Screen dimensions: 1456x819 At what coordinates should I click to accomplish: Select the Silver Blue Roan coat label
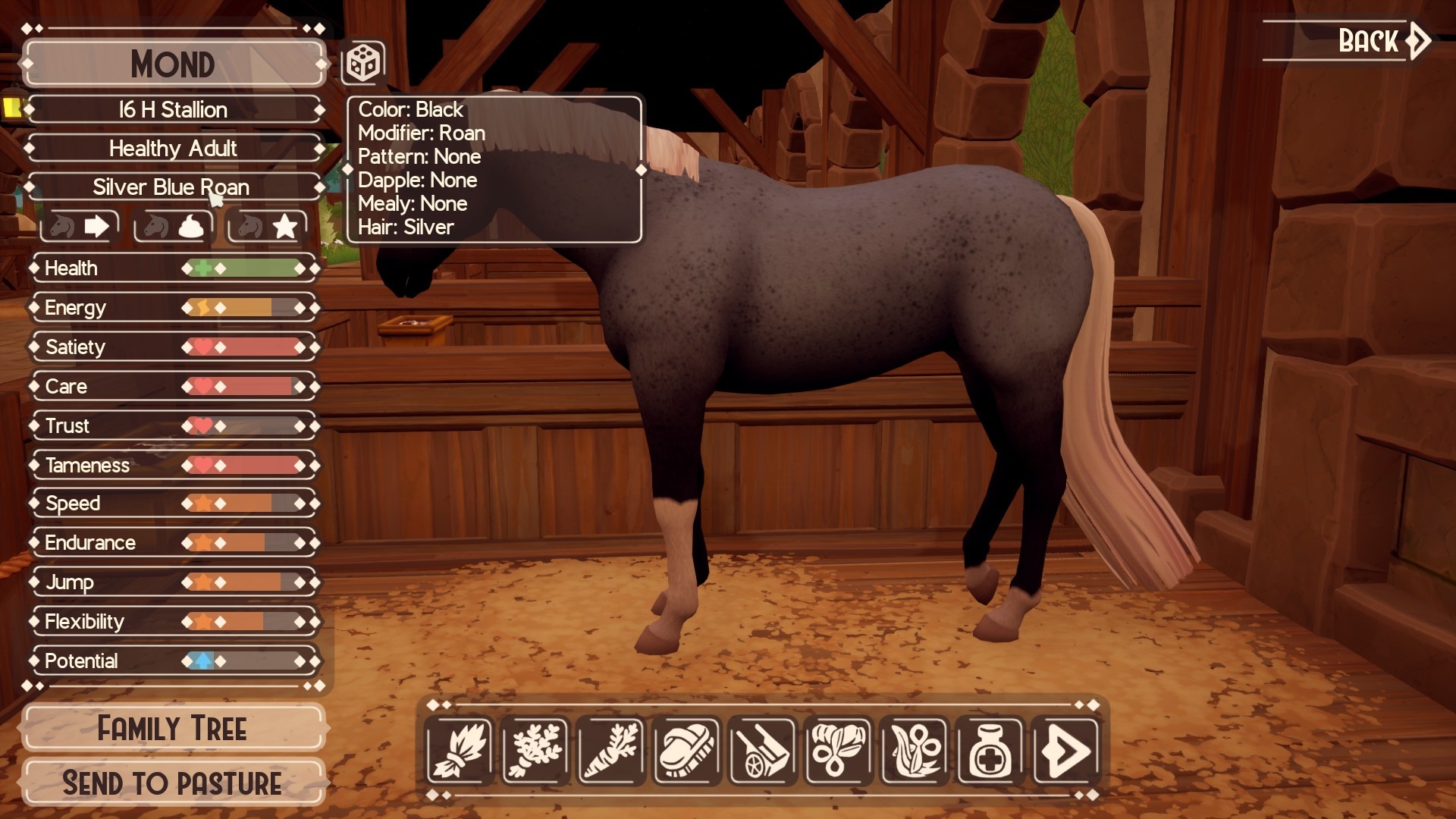[x=171, y=187]
